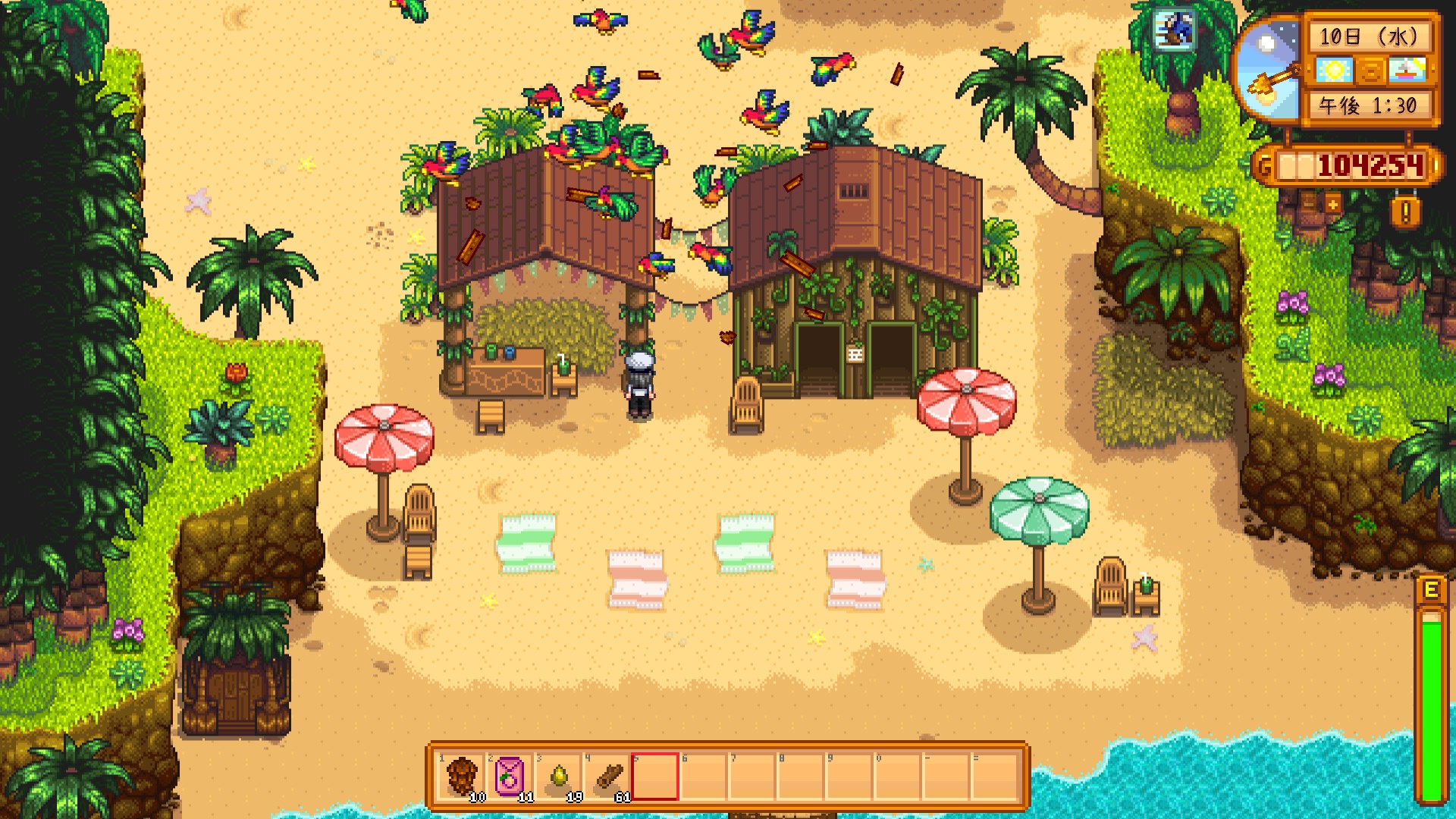Pick the wood stack in the hotbar
This screenshot has width=1456, height=819.
tap(607, 777)
